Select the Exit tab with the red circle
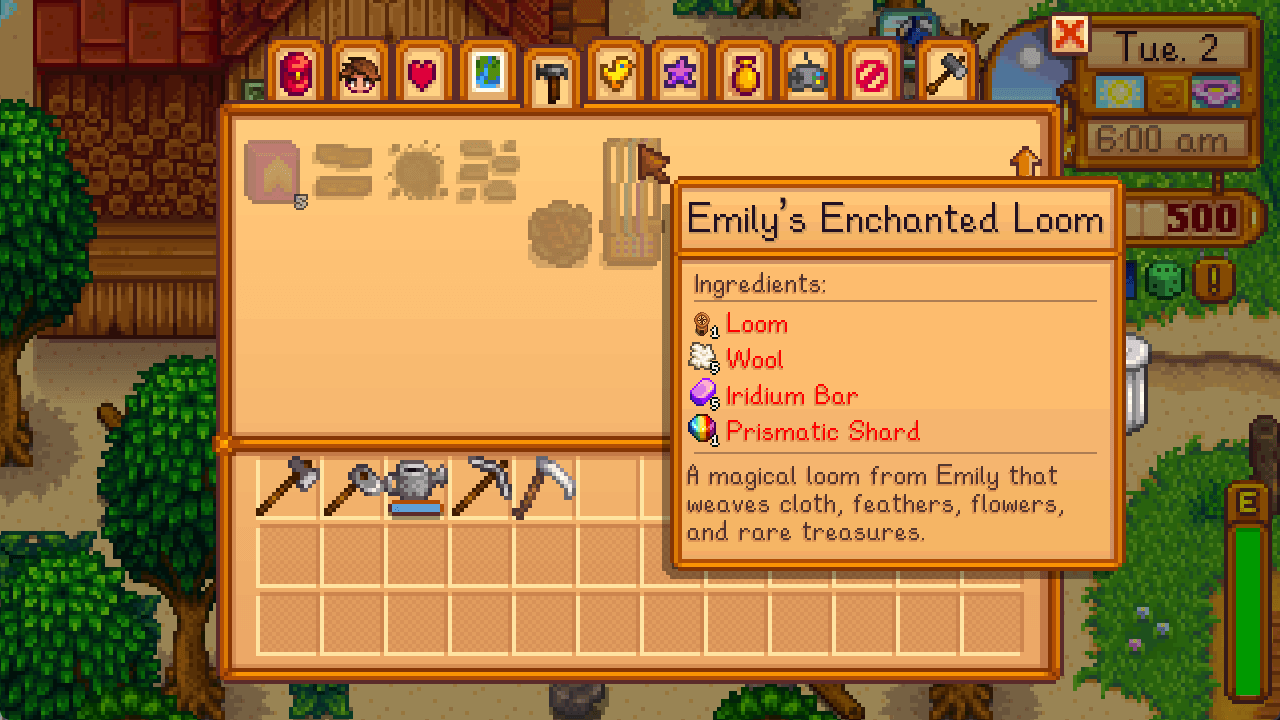 click(x=872, y=70)
